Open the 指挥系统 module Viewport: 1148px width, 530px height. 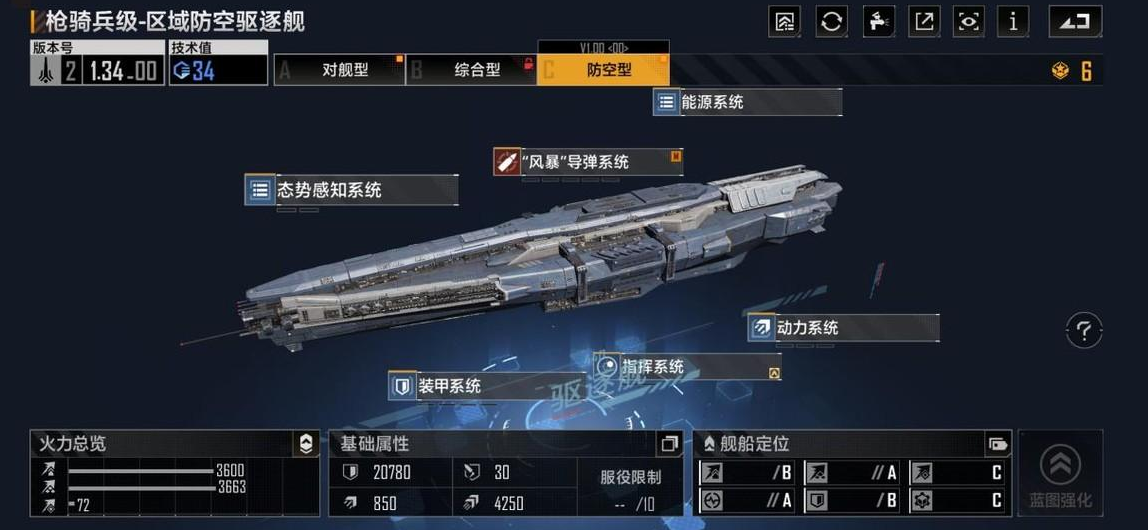point(686,367)
